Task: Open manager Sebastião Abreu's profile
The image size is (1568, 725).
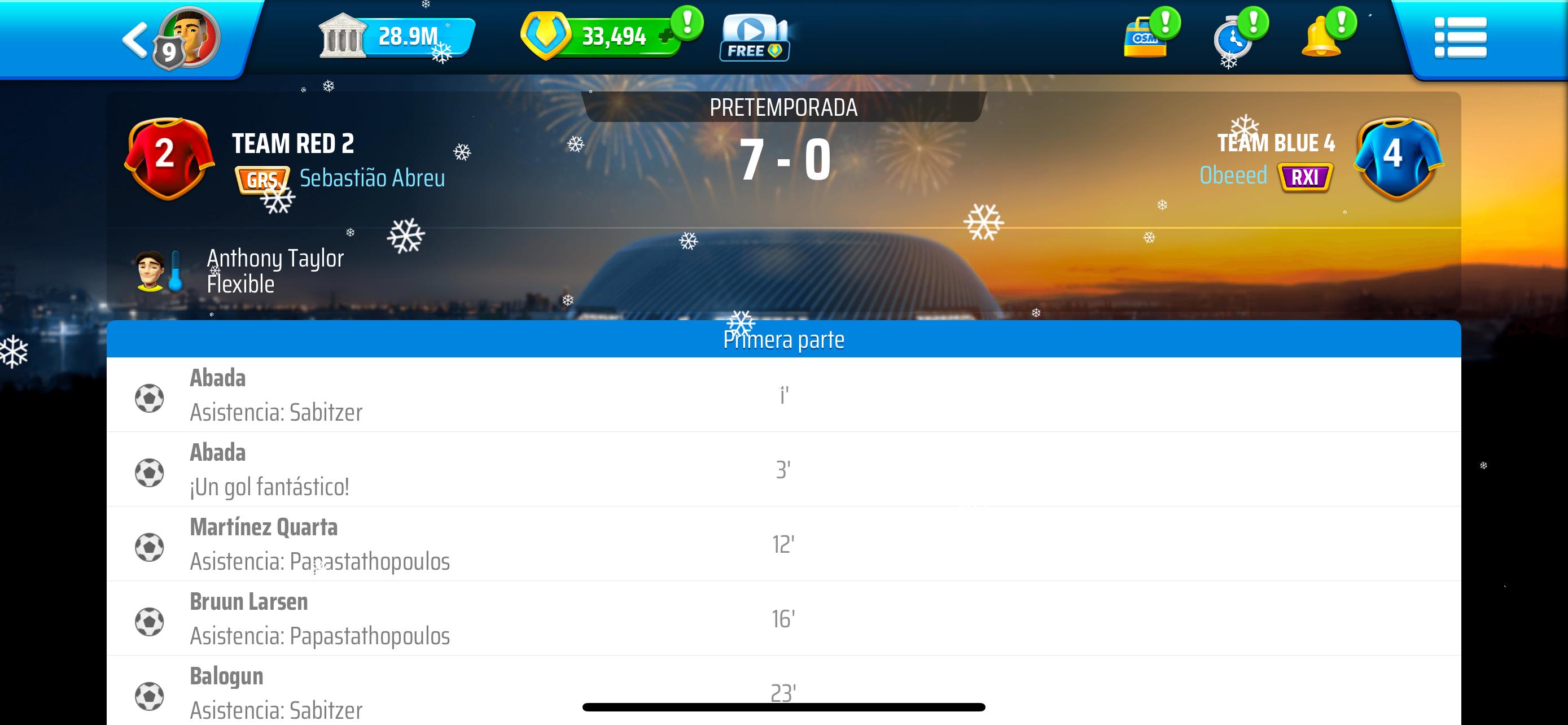Action: (x=372, y=178)
